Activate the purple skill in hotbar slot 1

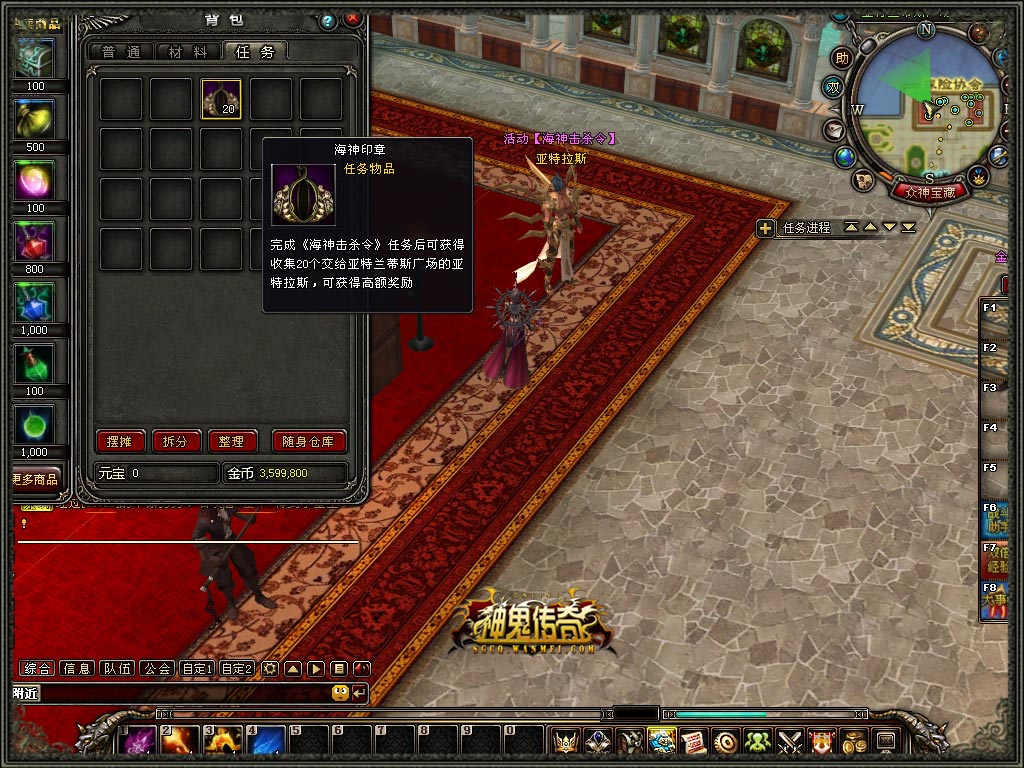[x=137, y=741]
